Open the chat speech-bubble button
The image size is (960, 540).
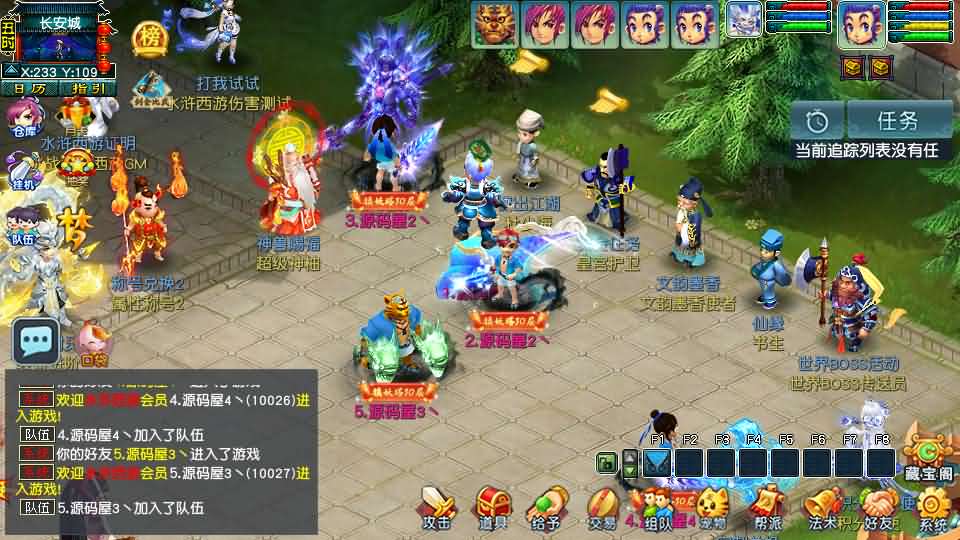[35, 344]
